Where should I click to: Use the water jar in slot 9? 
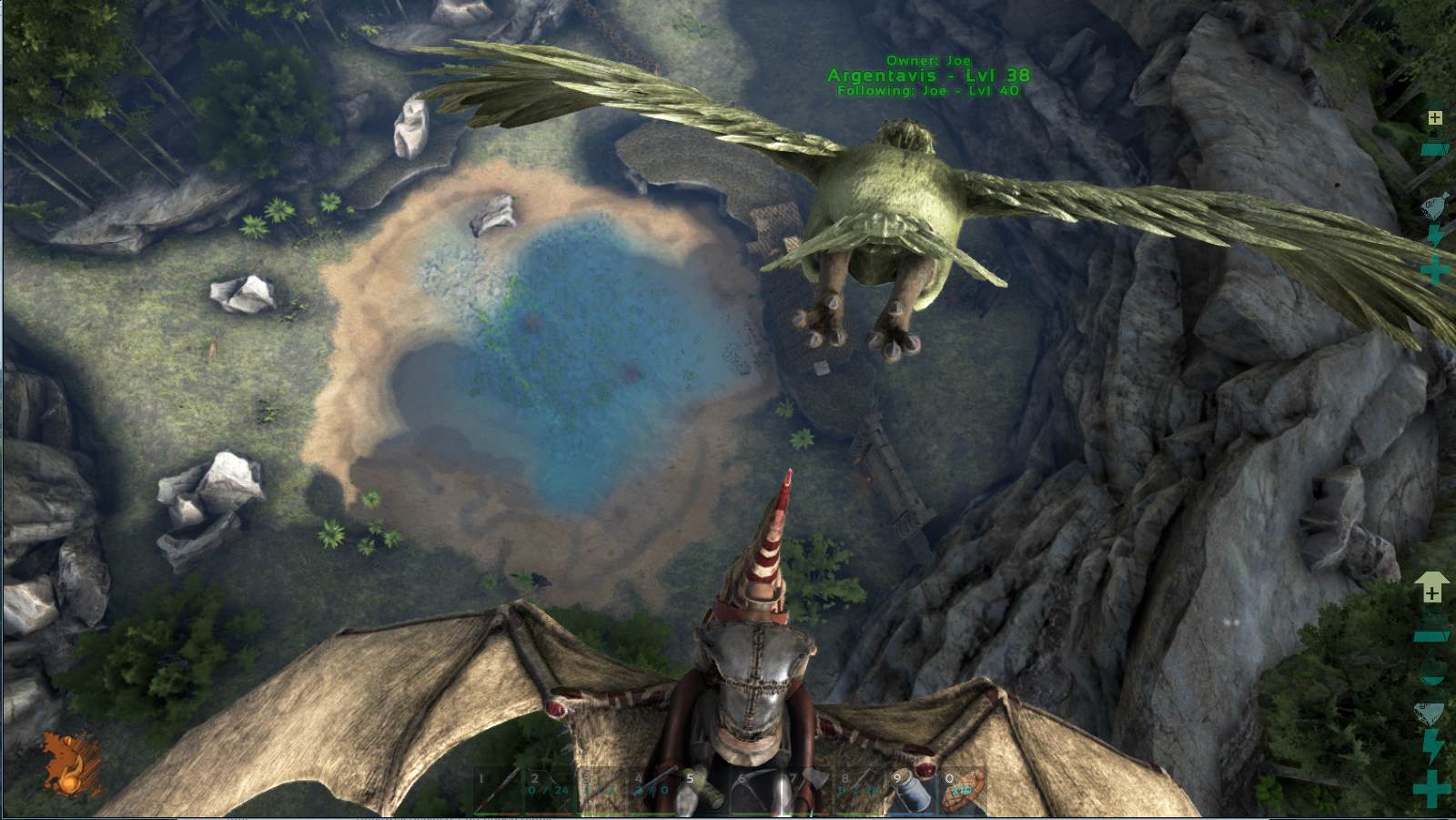(911, 791)
